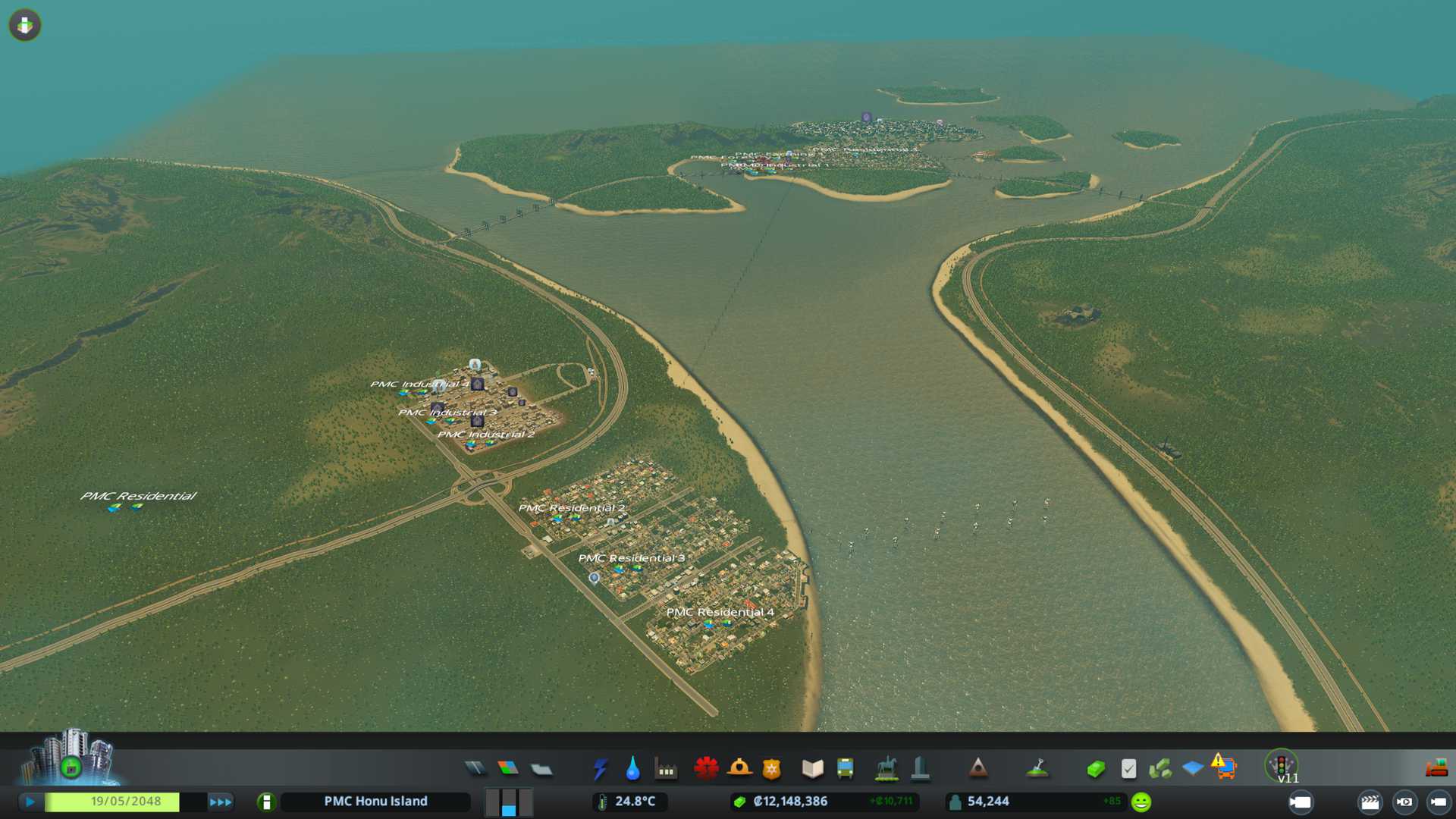1456x819 pixels.
Task: Open Public Transport bus menu
Action: 845,769
